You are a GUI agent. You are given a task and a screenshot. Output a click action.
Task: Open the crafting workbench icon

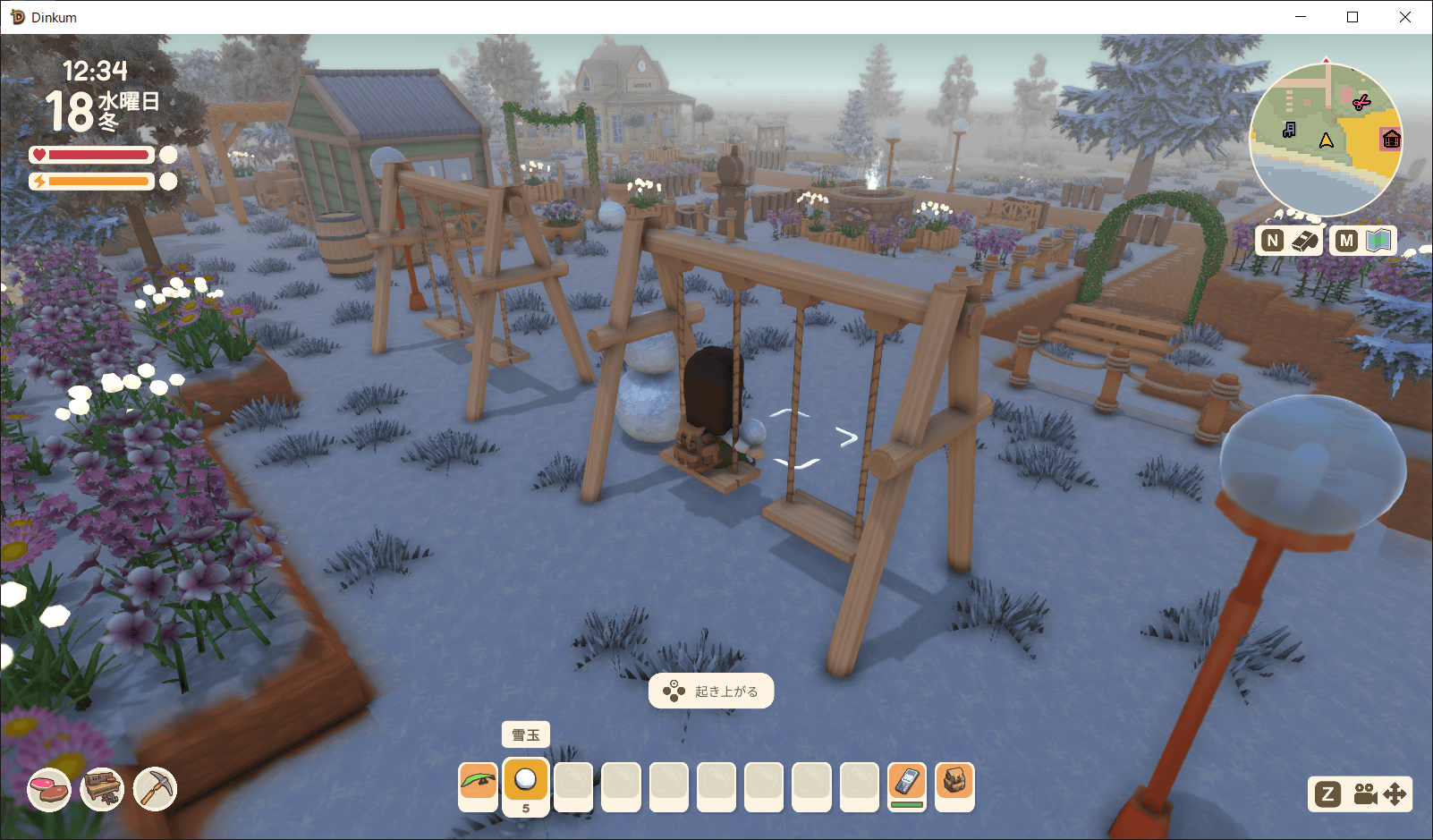[x=102, y=790]
